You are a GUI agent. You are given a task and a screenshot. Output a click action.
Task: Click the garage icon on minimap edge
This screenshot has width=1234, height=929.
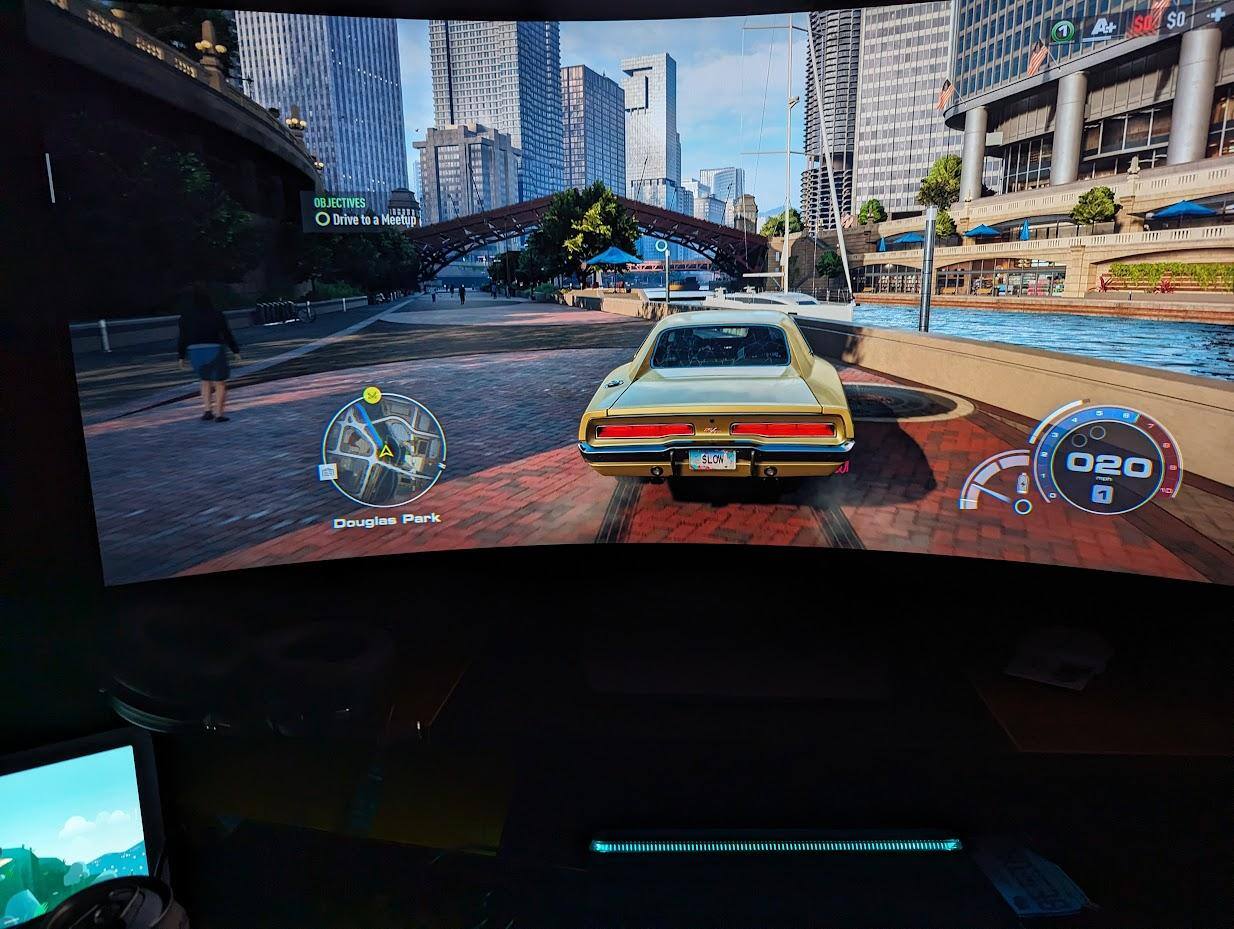327,471
